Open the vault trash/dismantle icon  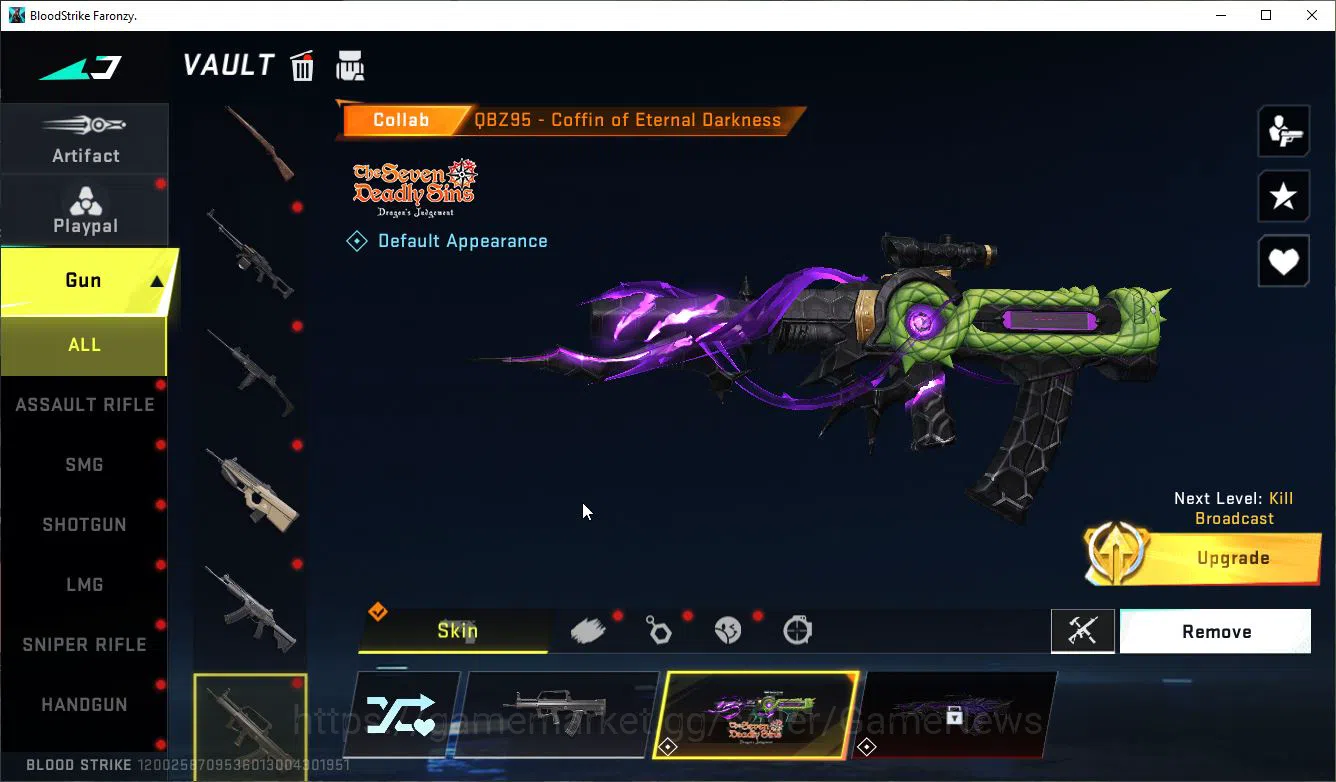click(301, 65)
